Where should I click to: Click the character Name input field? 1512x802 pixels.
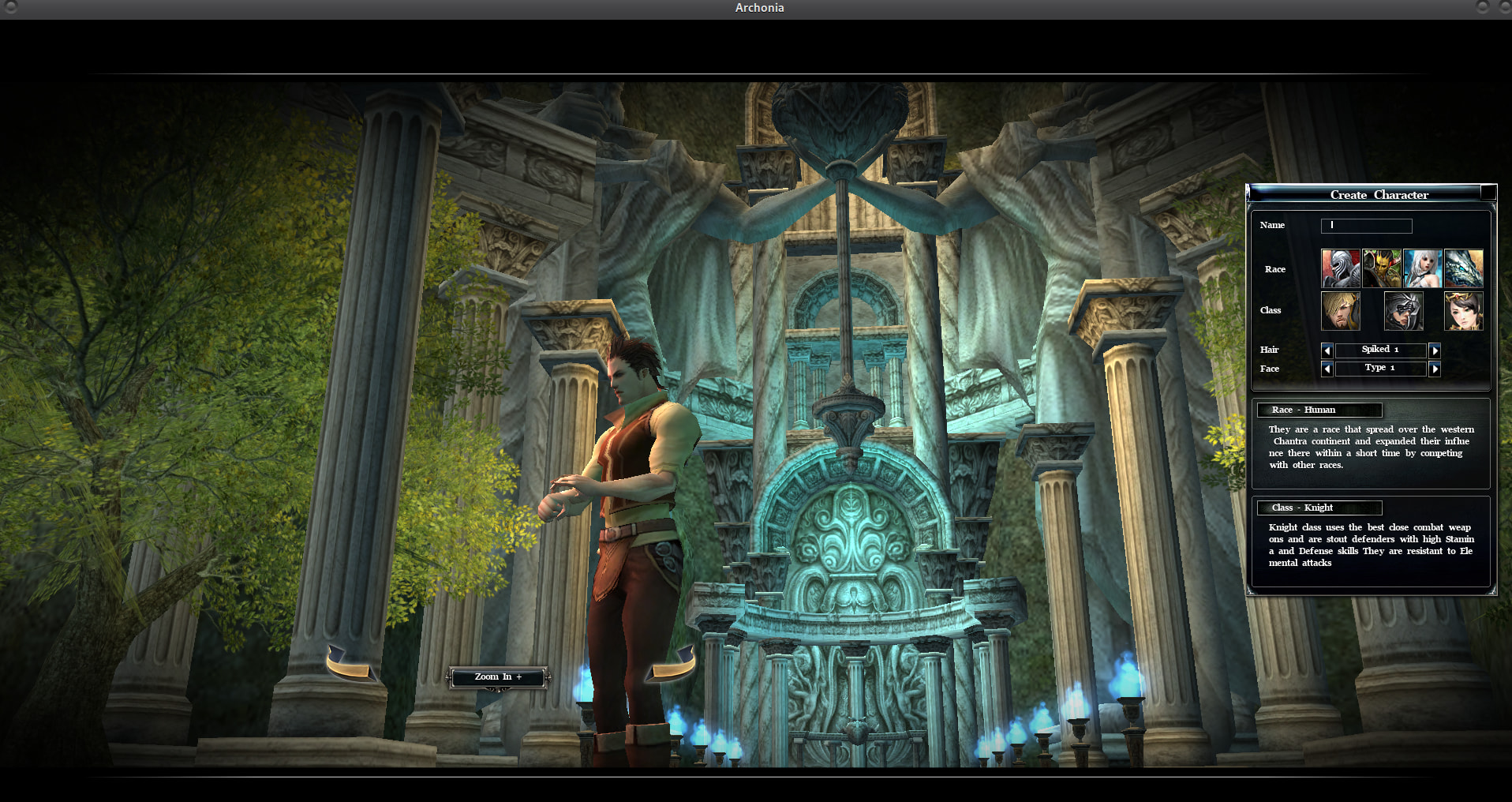tap(1366, 226)
